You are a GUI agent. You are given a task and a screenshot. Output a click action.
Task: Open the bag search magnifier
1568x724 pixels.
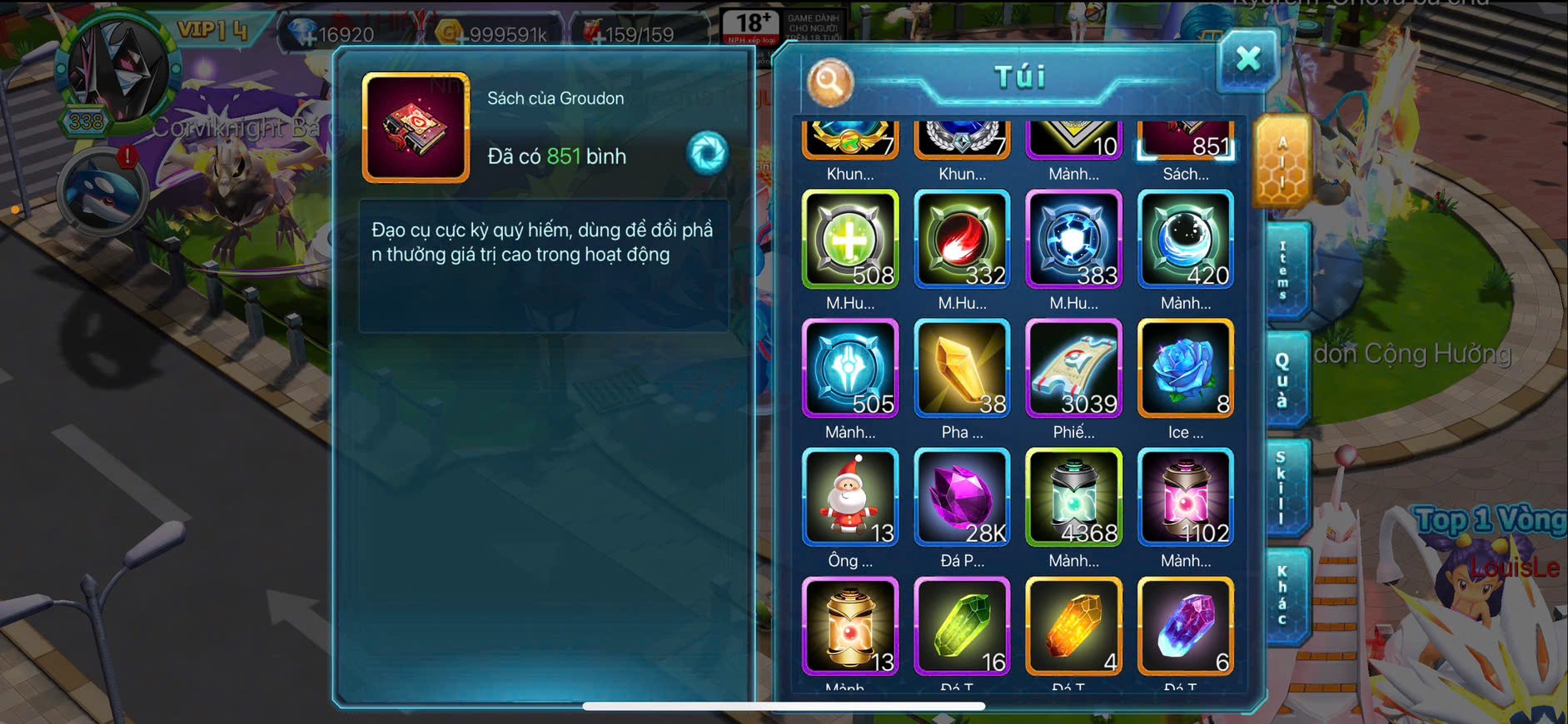[x=830, y=82]
